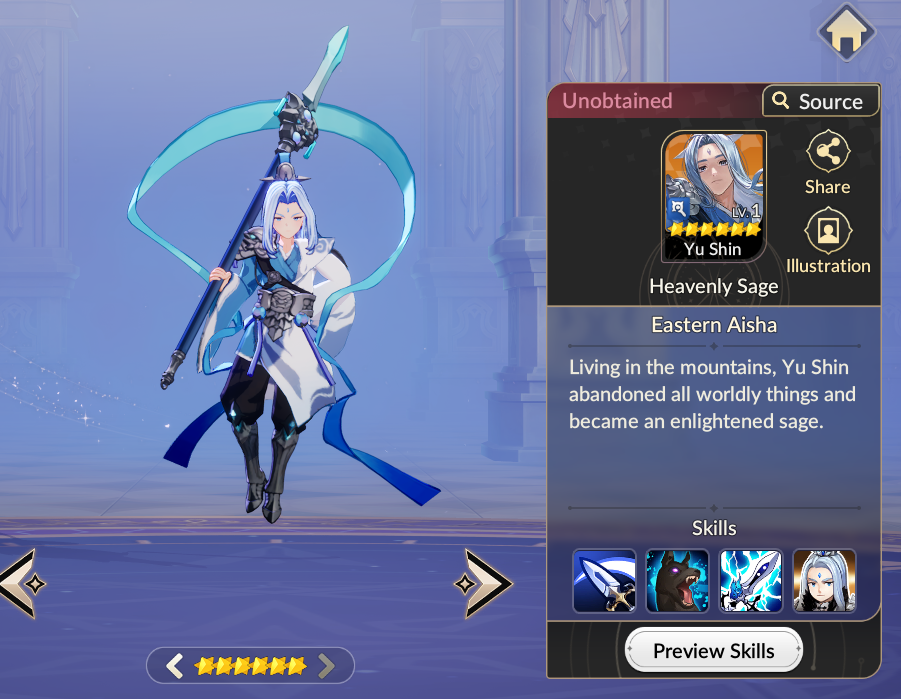The width and height of the screenshot is (901, 699).
Task: Inspect the Yu Shin face passive skill
Action: click(x=824, y=581)
